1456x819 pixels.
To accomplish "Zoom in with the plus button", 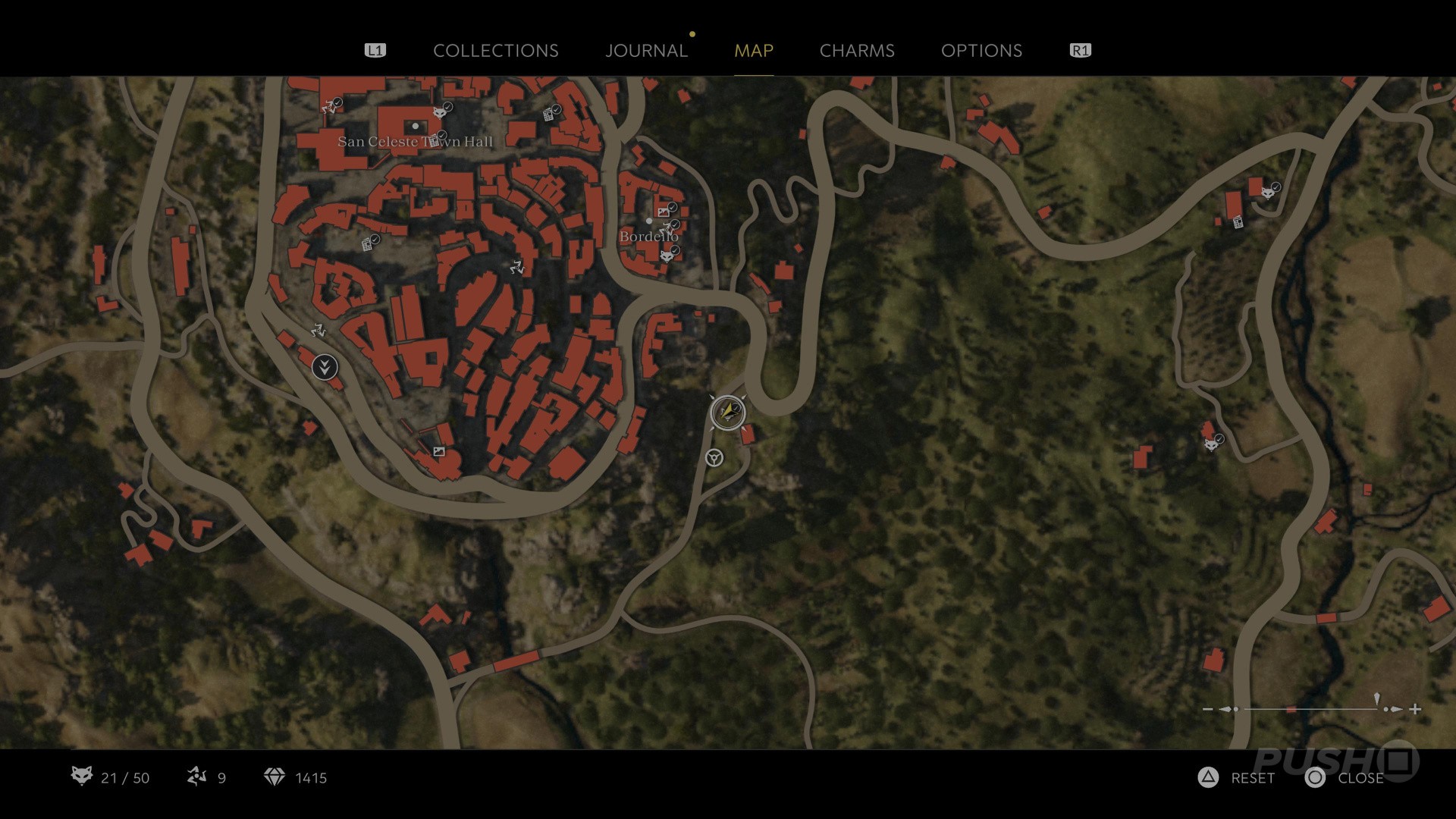I will pos(1415,709).
